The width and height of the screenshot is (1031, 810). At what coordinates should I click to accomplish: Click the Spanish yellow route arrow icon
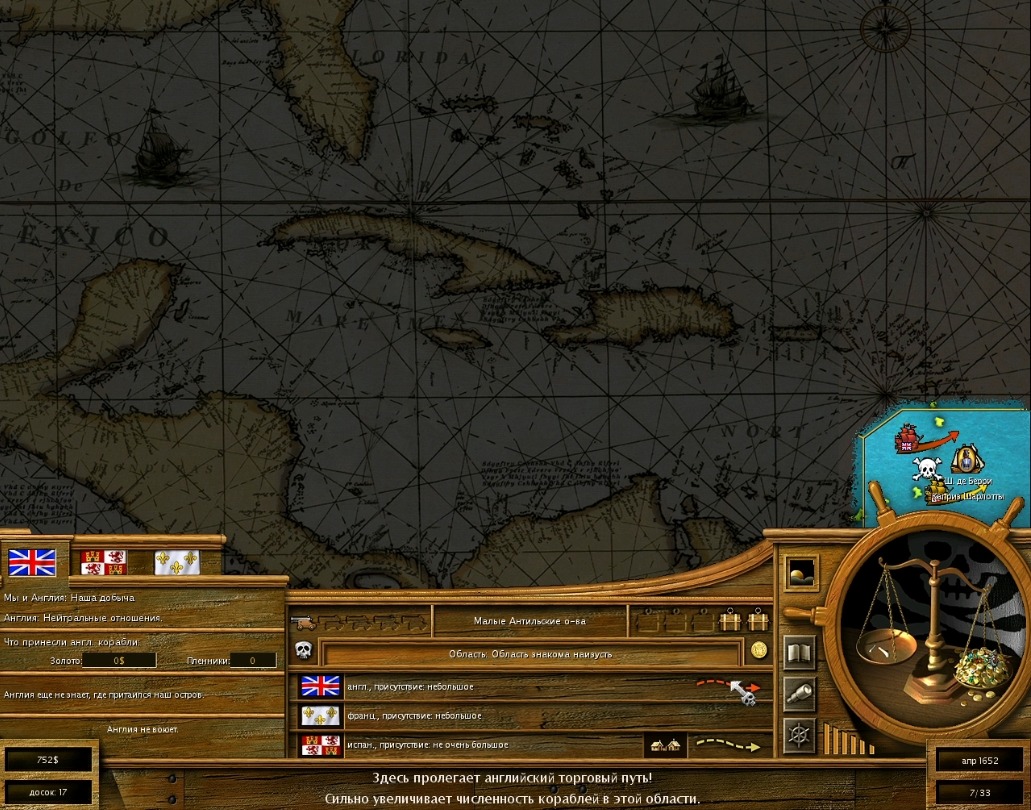[728, 746]
